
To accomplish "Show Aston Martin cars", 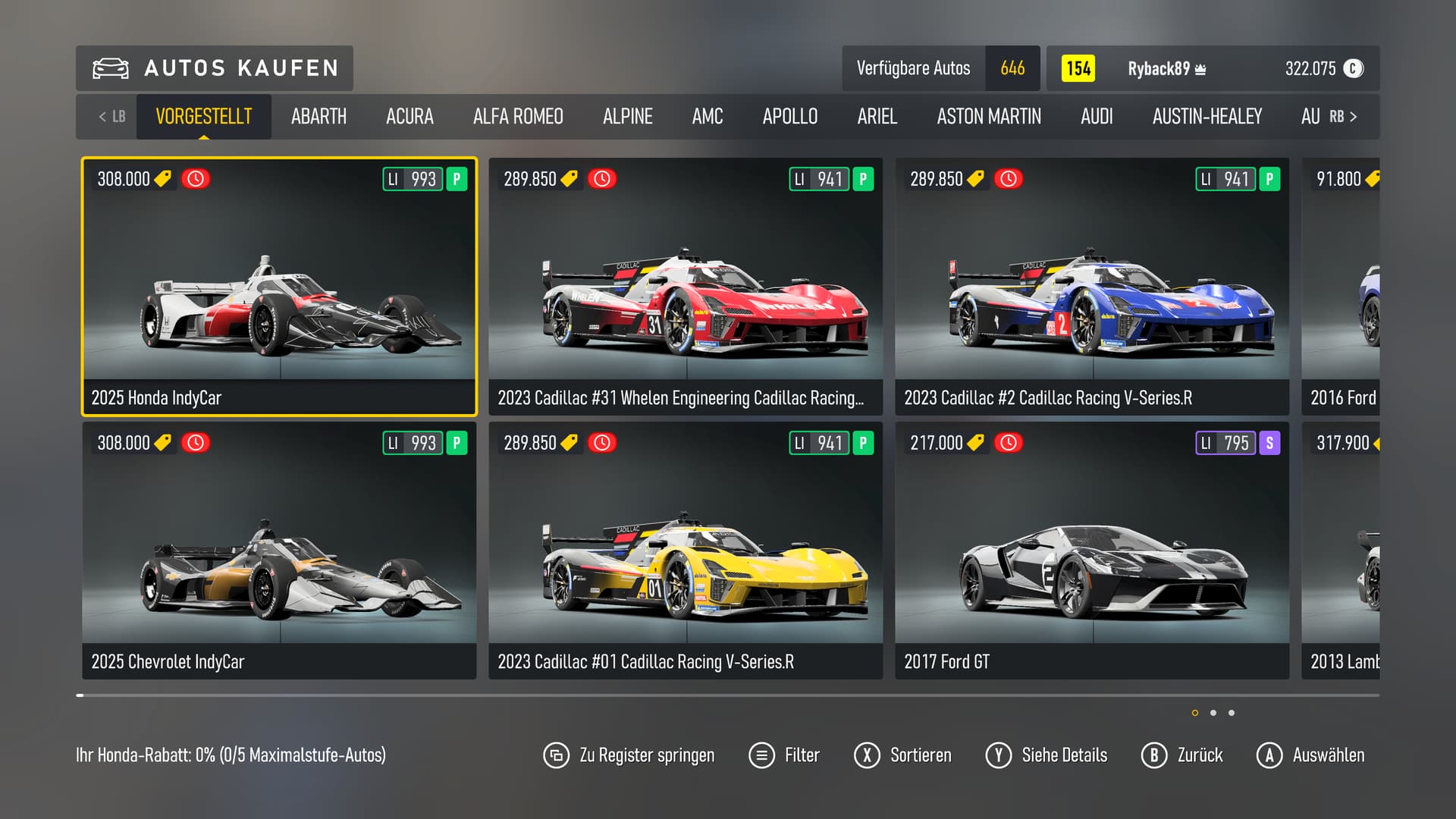I will click(988, 117).
